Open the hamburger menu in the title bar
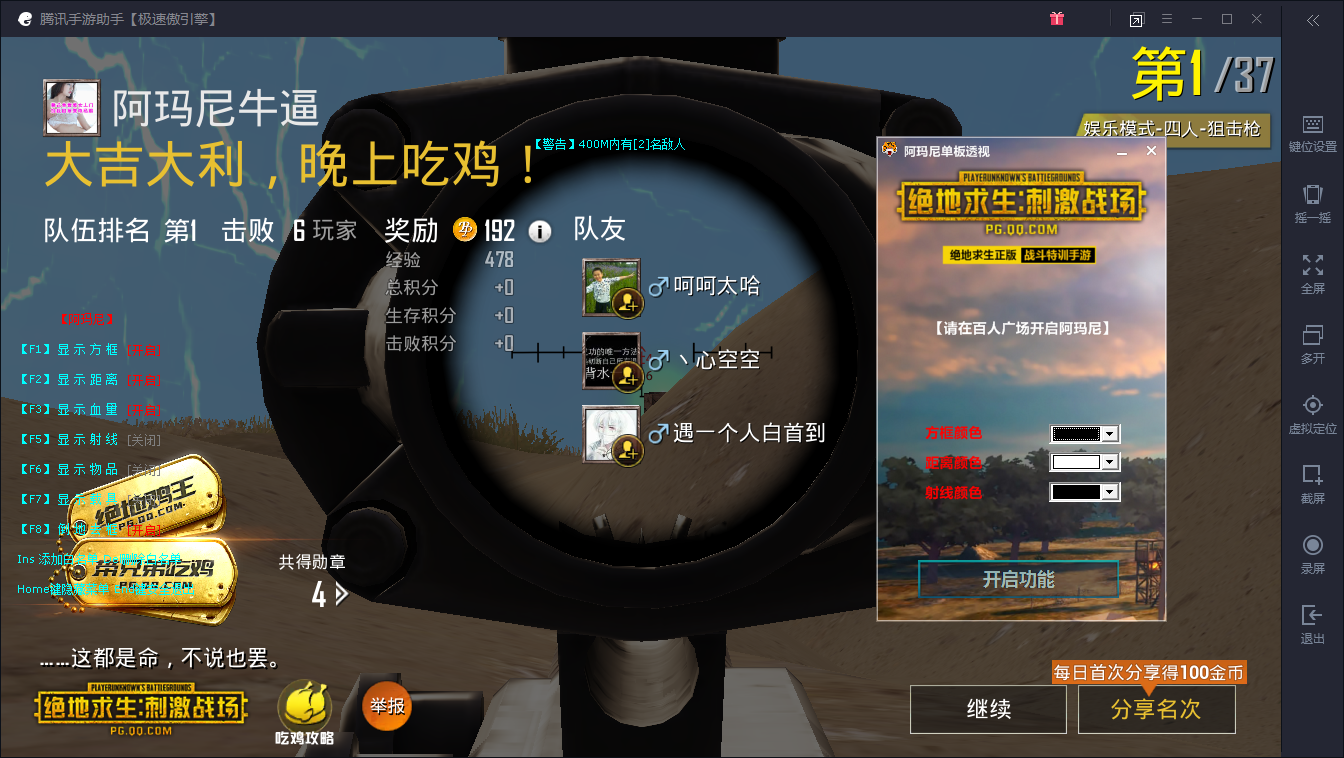This screenshot has height=758, width=1344. point(1167,19)
